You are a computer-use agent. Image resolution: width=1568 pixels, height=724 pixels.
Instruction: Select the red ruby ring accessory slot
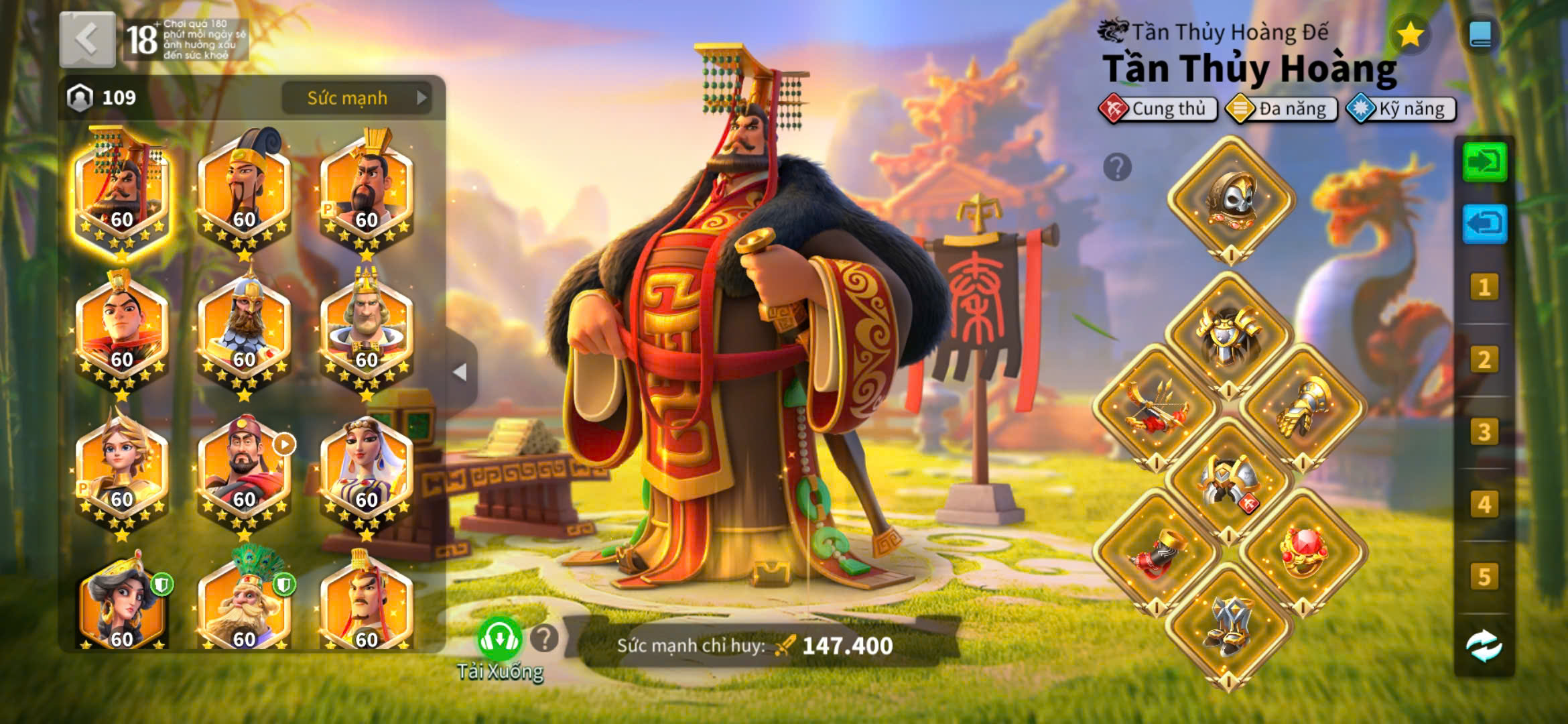point(1303,552)
